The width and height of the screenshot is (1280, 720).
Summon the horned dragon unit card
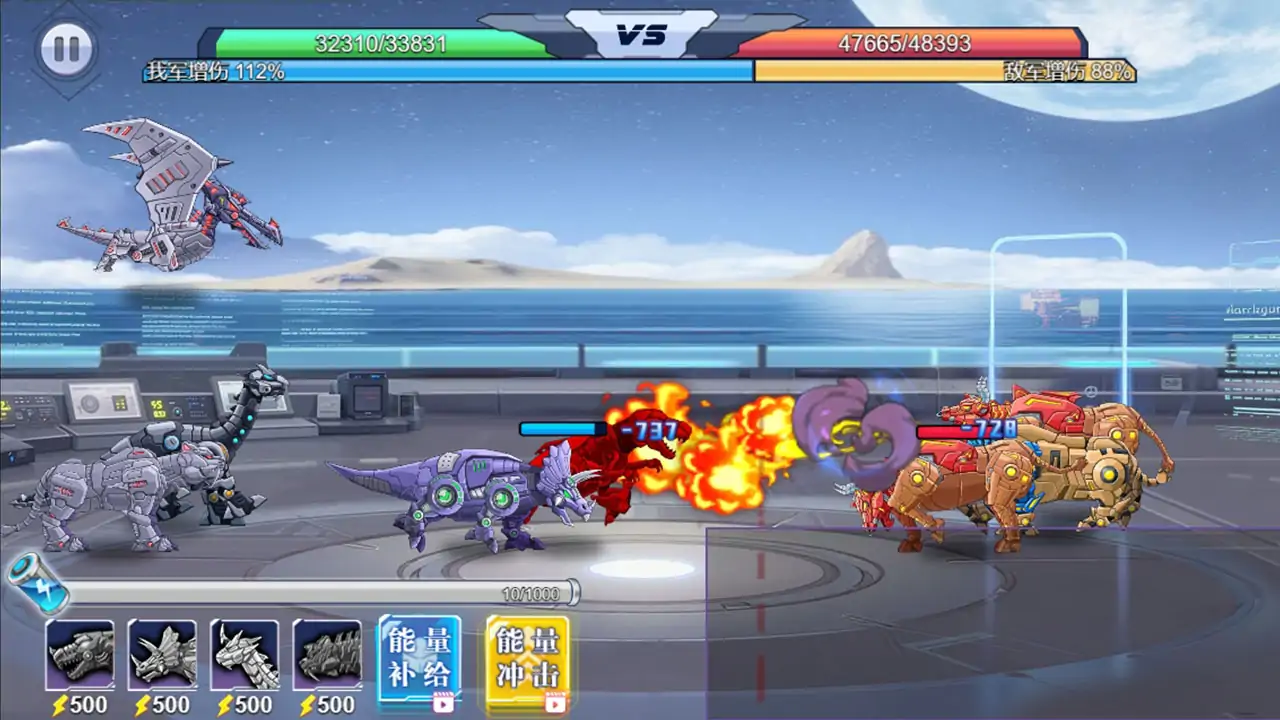click(245, 654)
